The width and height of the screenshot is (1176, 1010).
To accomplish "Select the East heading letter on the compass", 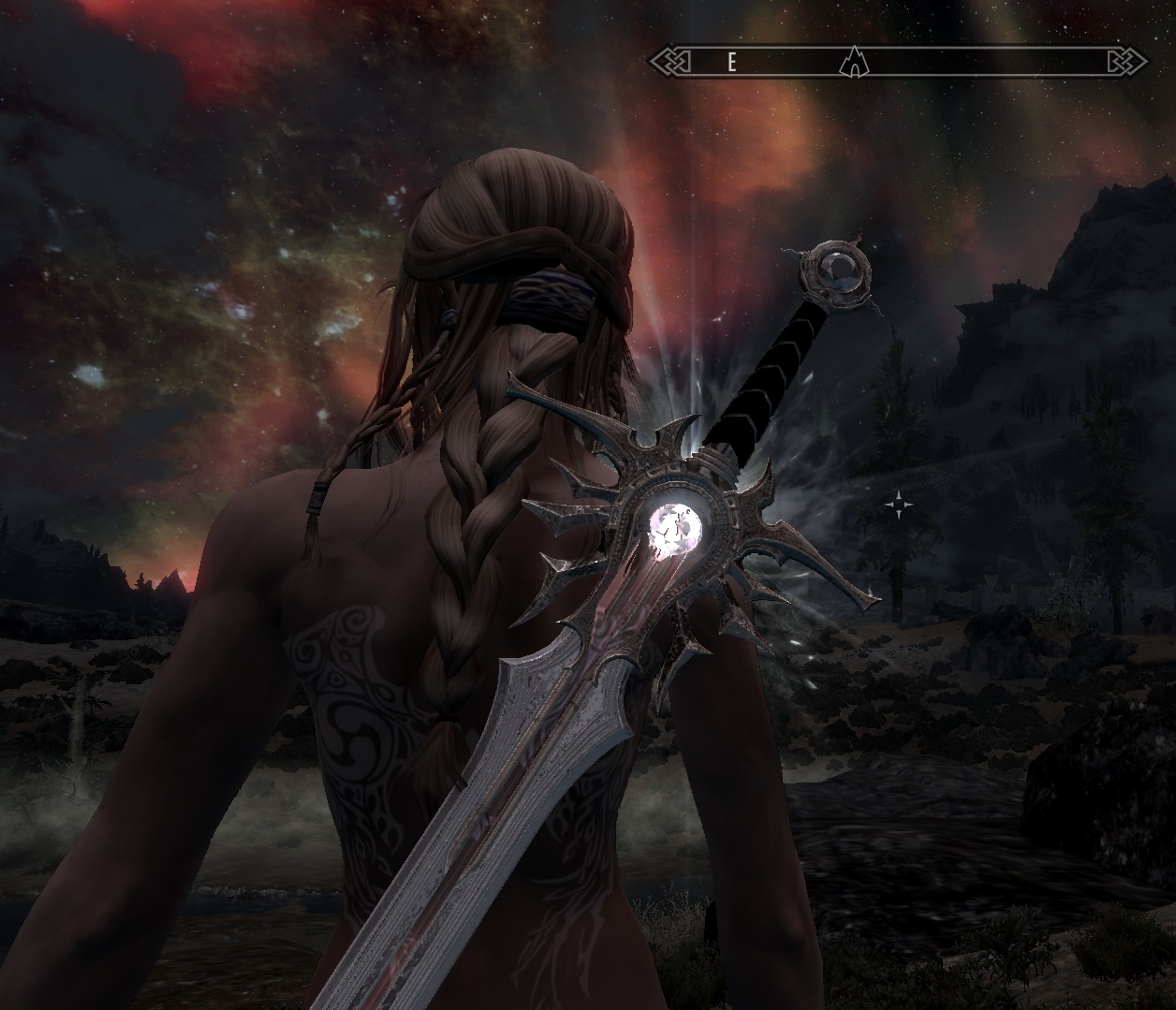I will pyautogui.click(x=732, y=63).
